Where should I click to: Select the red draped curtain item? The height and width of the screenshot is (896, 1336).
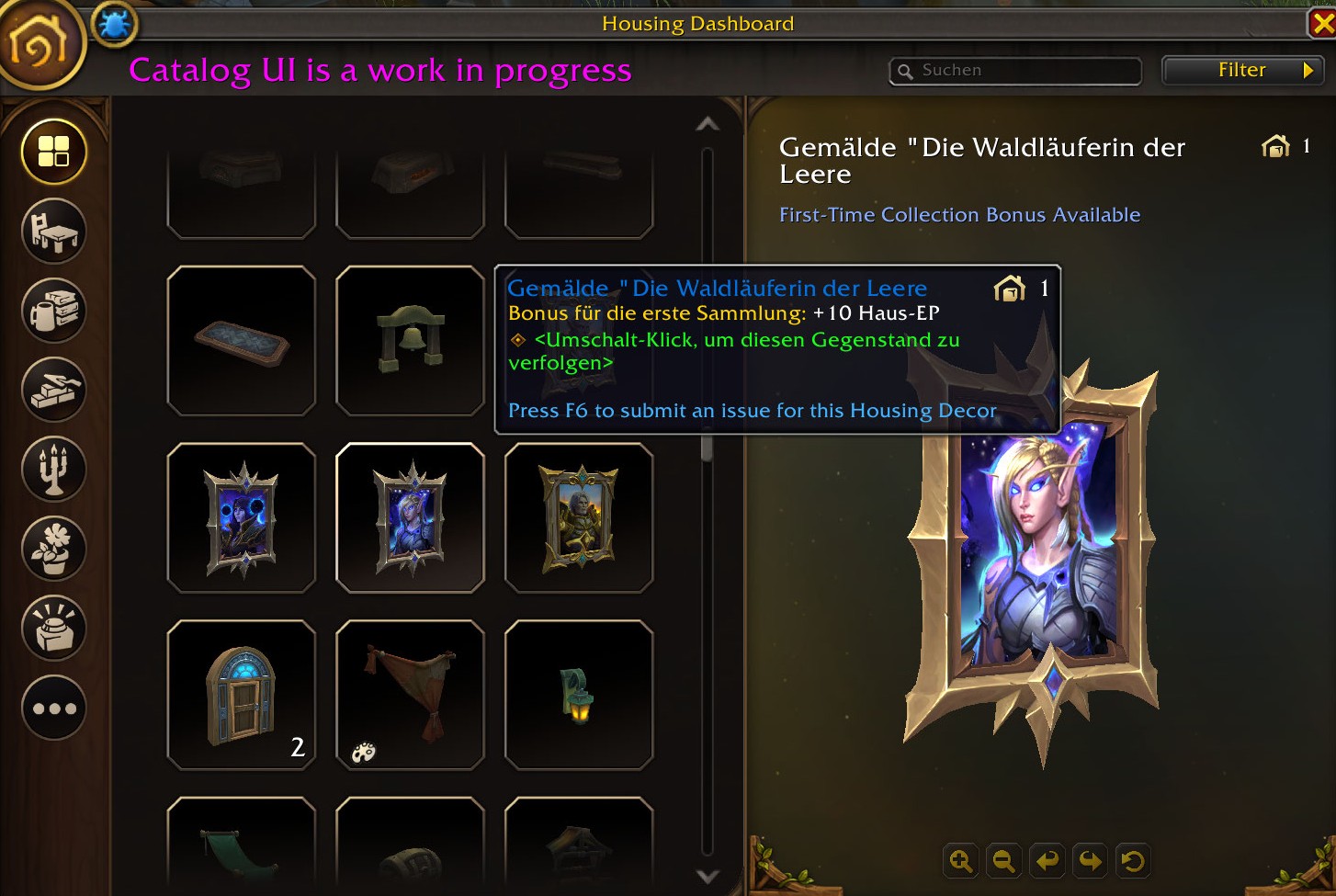coord(410,696)
